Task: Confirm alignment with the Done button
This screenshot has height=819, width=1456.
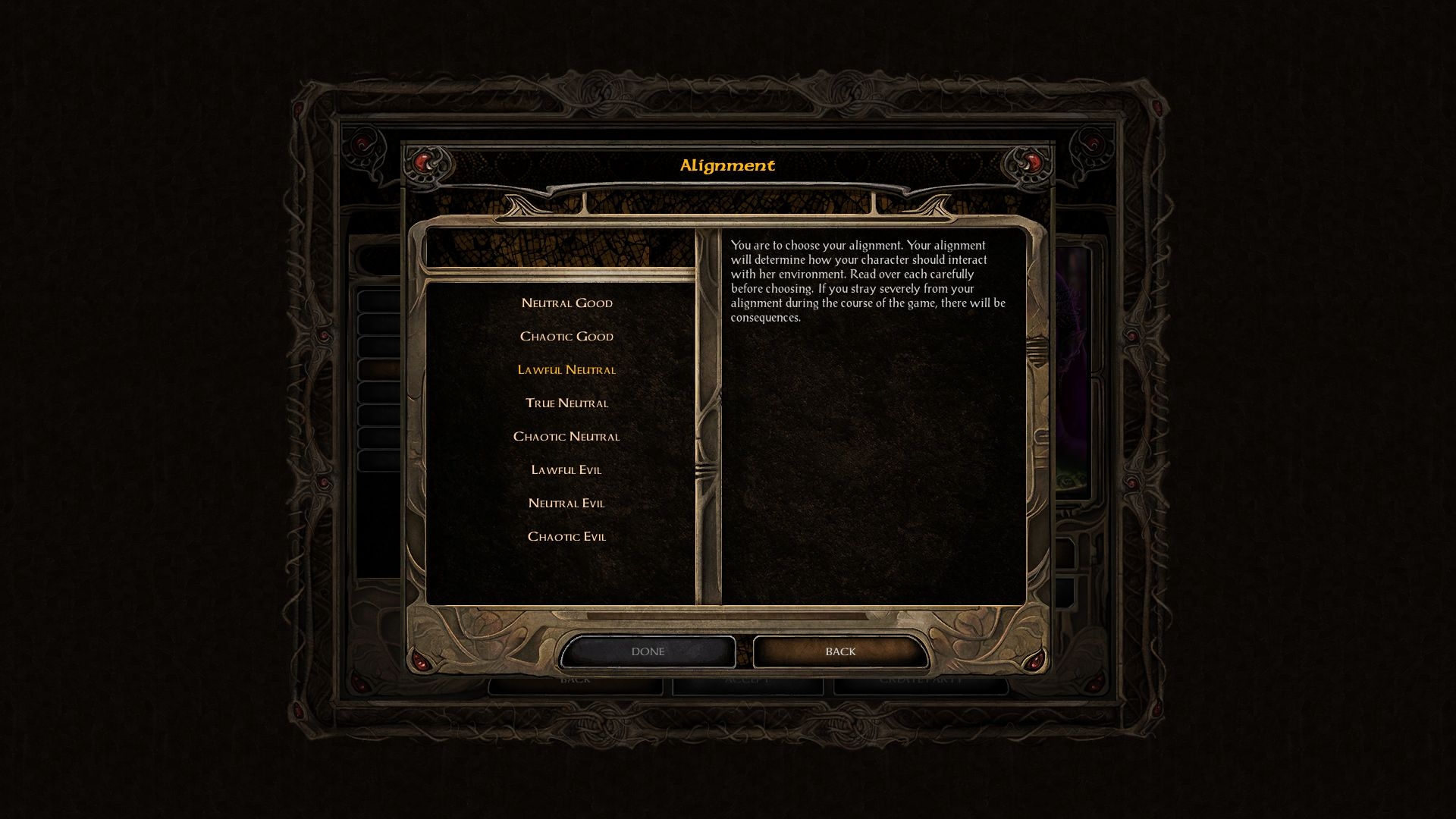Action: pos(648,651)
